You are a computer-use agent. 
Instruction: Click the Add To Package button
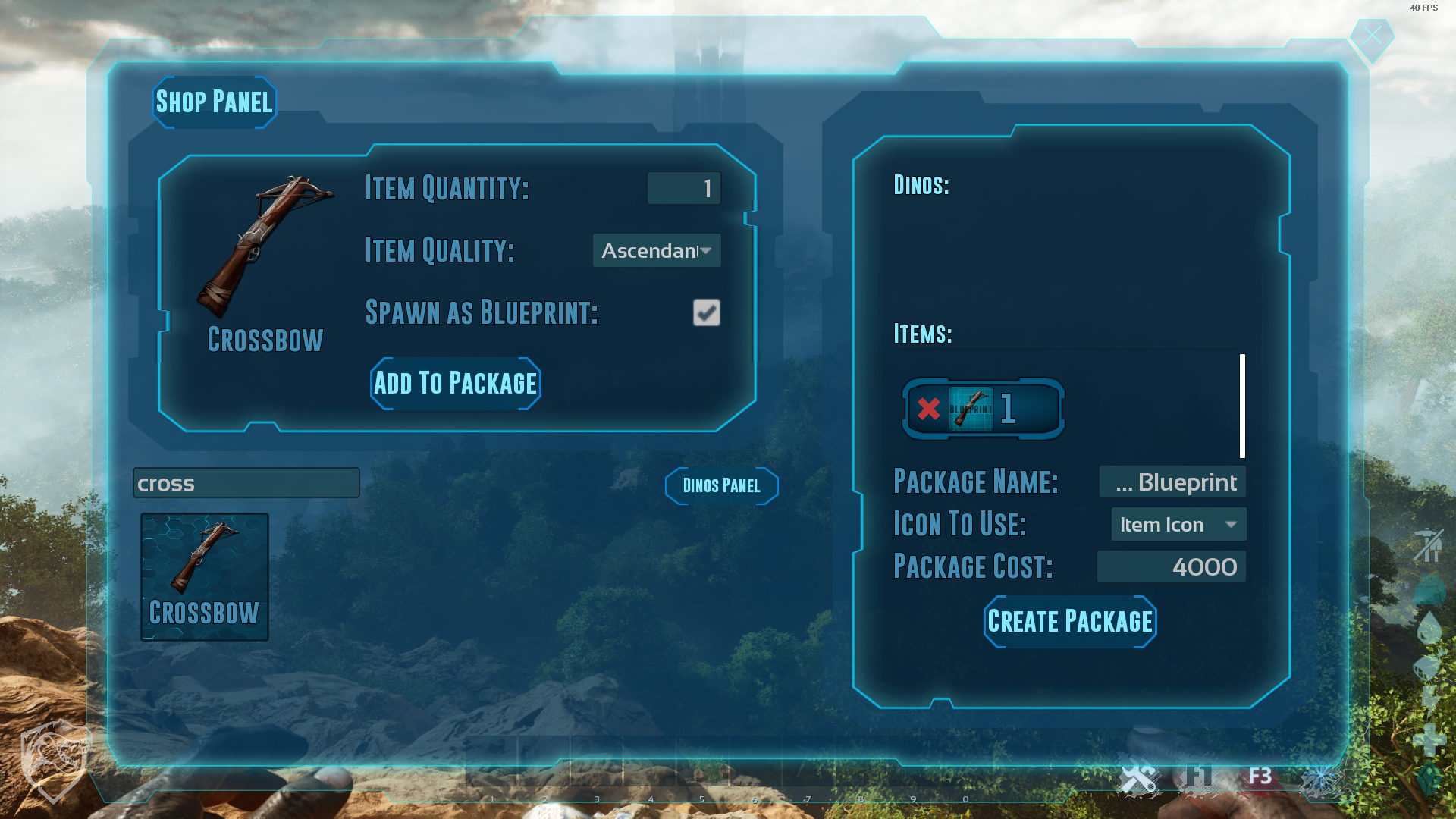point(456,384)
